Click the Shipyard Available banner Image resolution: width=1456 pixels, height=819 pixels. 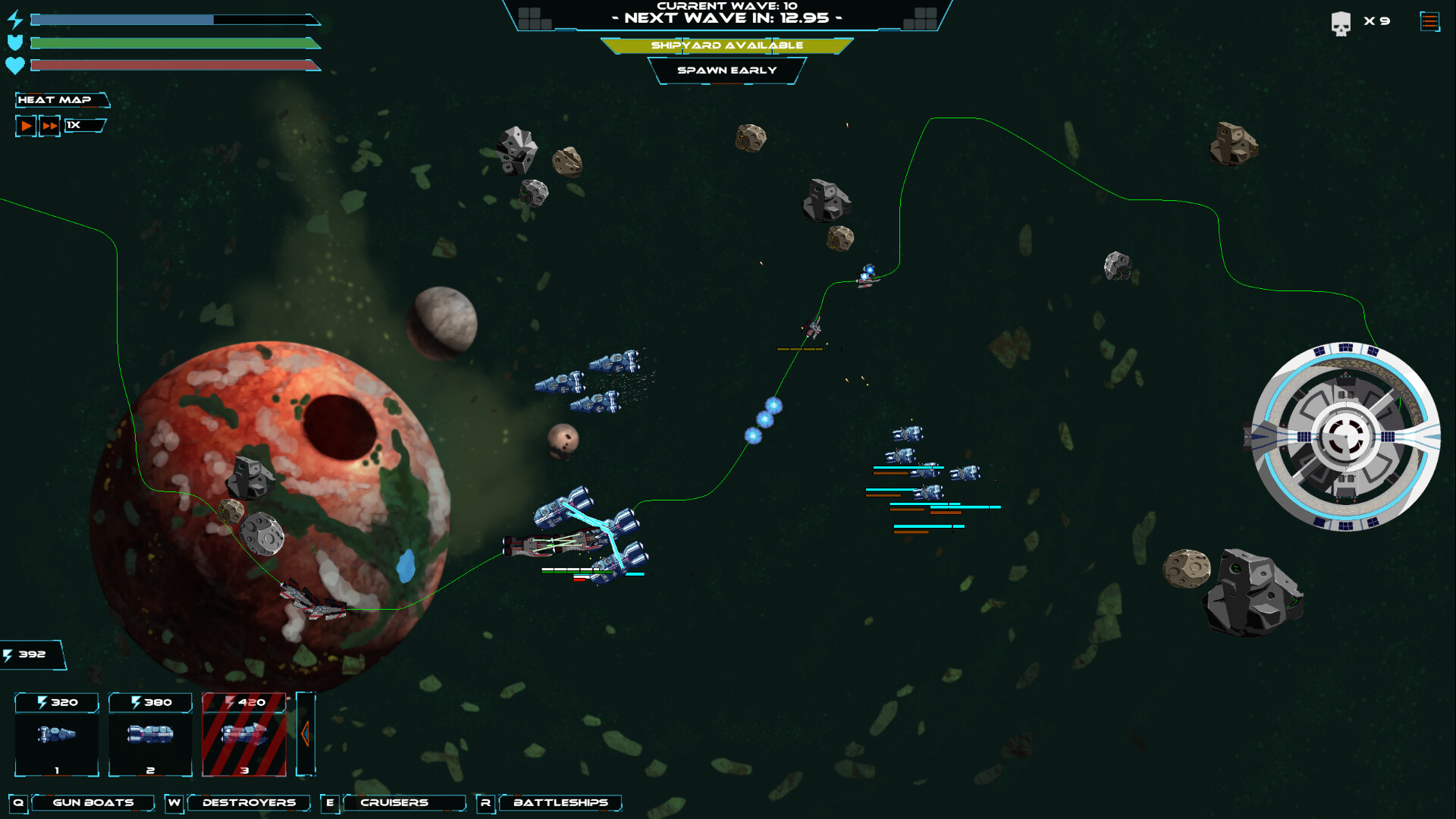[727, 45]
